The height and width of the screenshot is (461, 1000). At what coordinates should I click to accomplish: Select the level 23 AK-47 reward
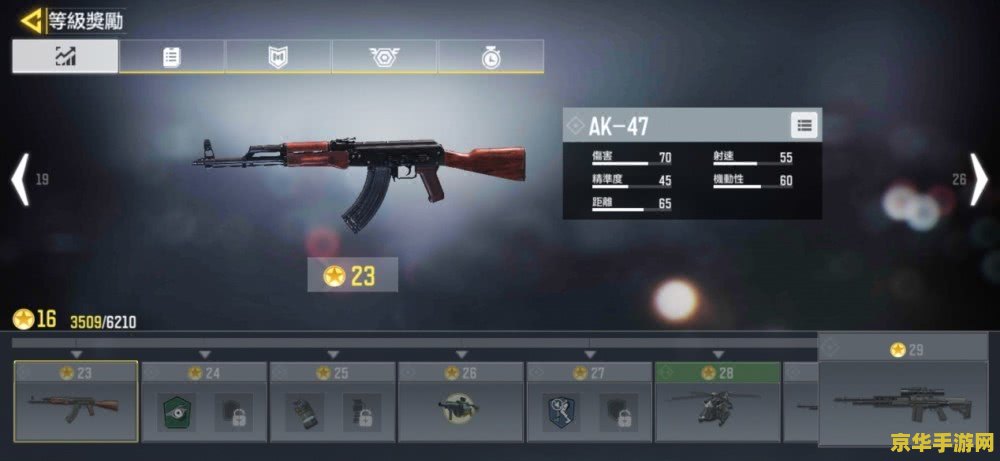click(76, 402)
